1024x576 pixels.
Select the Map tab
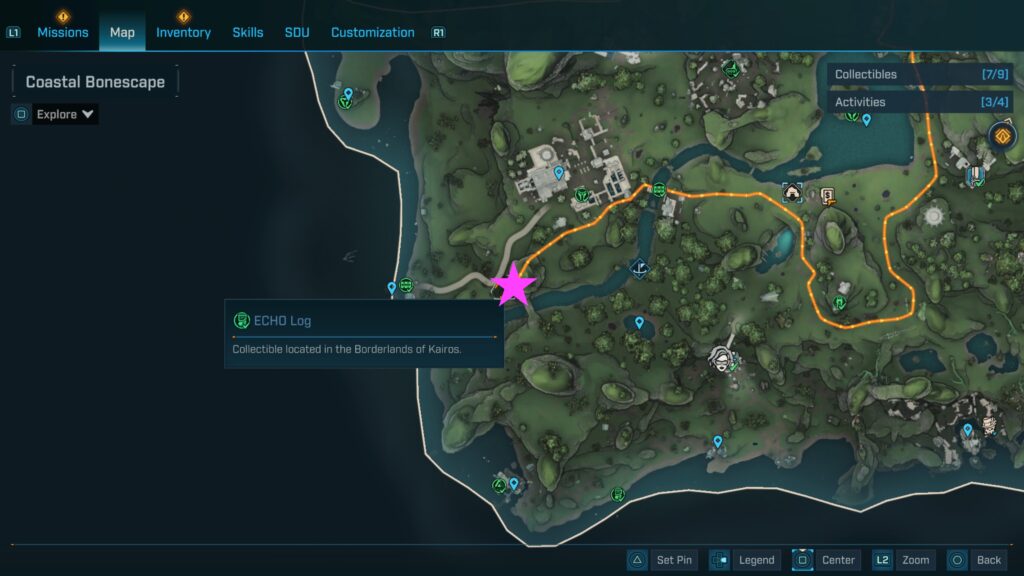(x=122, y=32)
